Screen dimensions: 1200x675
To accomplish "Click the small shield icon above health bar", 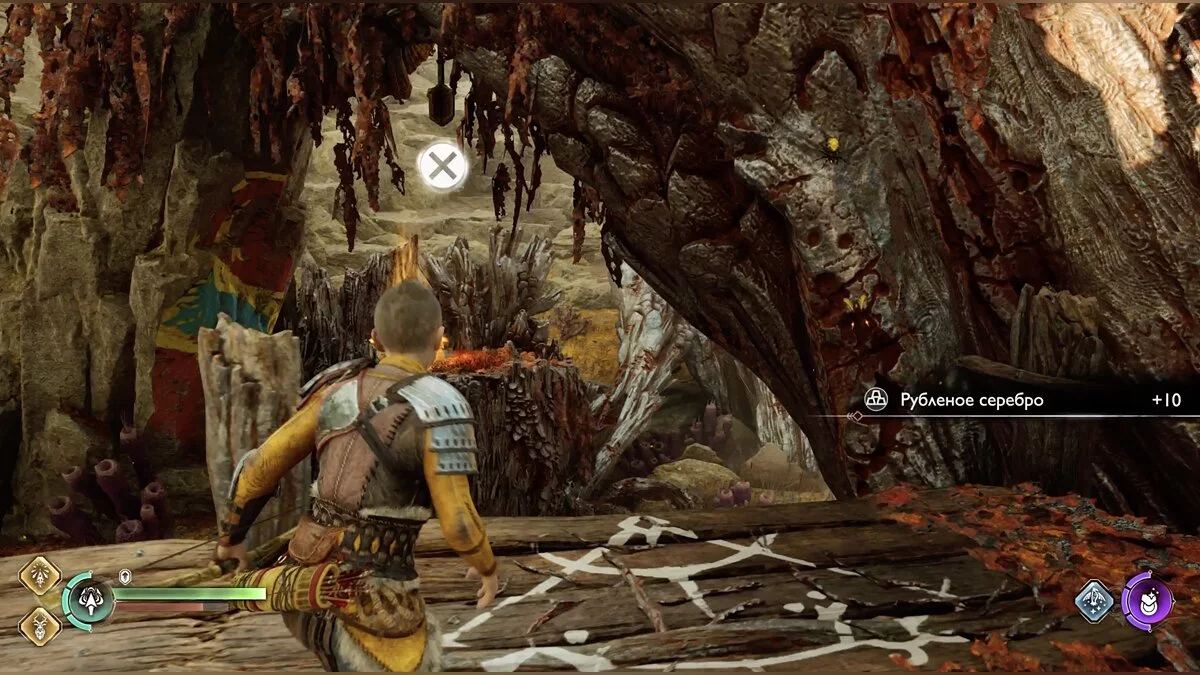I will (x=125, y=577).
